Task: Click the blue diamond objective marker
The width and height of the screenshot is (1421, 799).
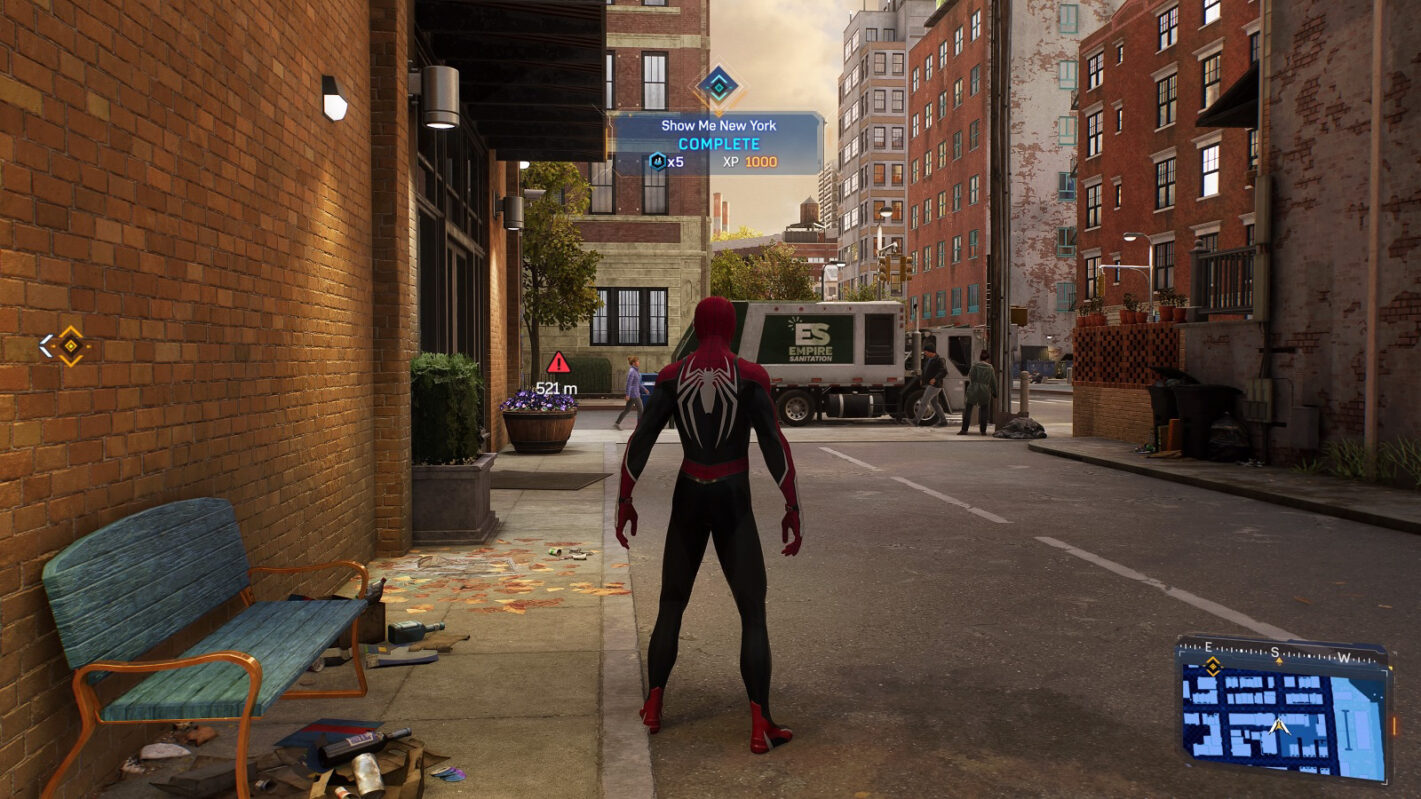Action: click(718, 86)
